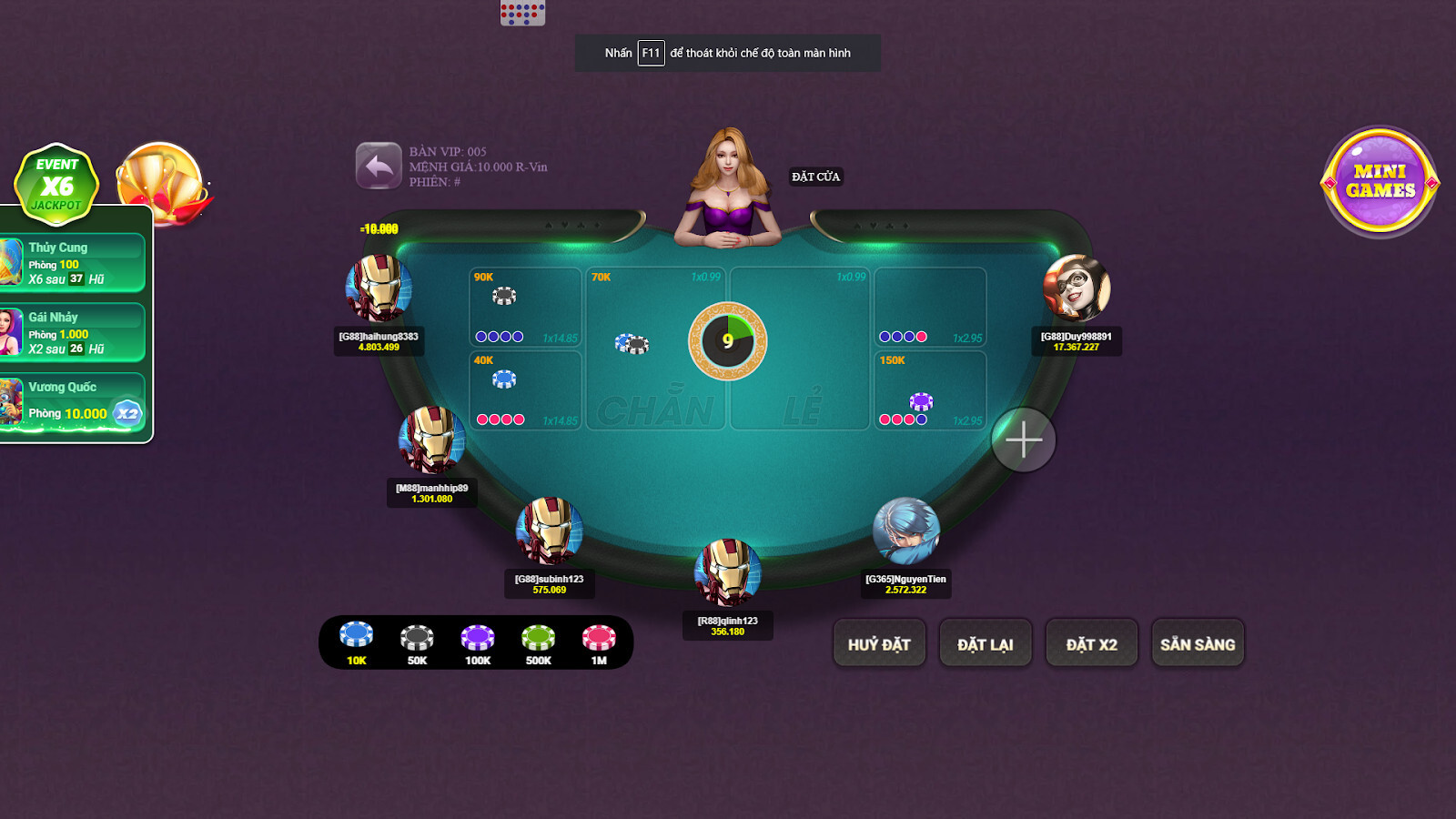Enter the Thủy Cung room
Viewport: 1456px width, 819px height.
tap(73, 261)
